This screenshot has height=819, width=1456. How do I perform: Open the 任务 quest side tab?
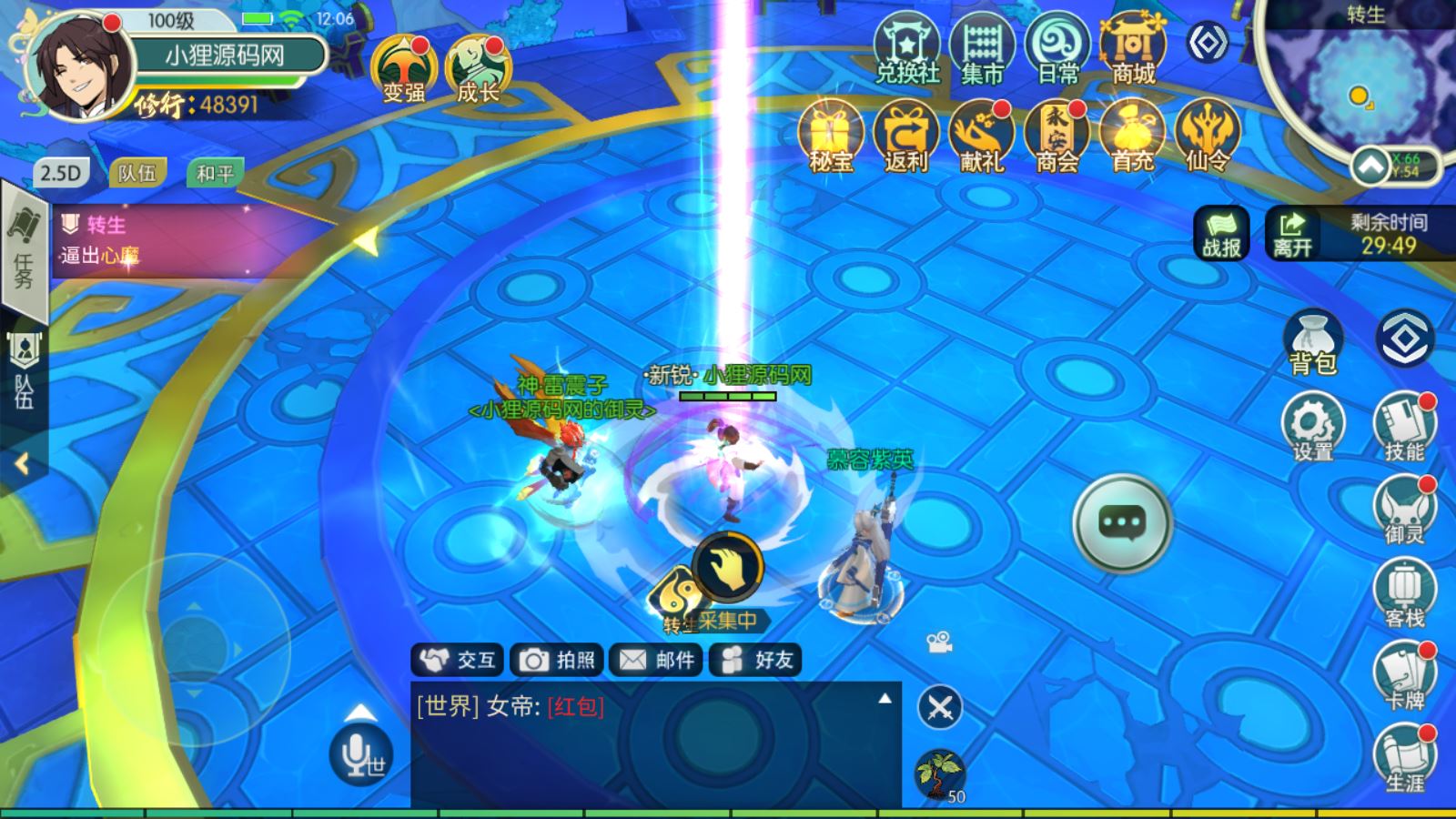click(24, 250)
